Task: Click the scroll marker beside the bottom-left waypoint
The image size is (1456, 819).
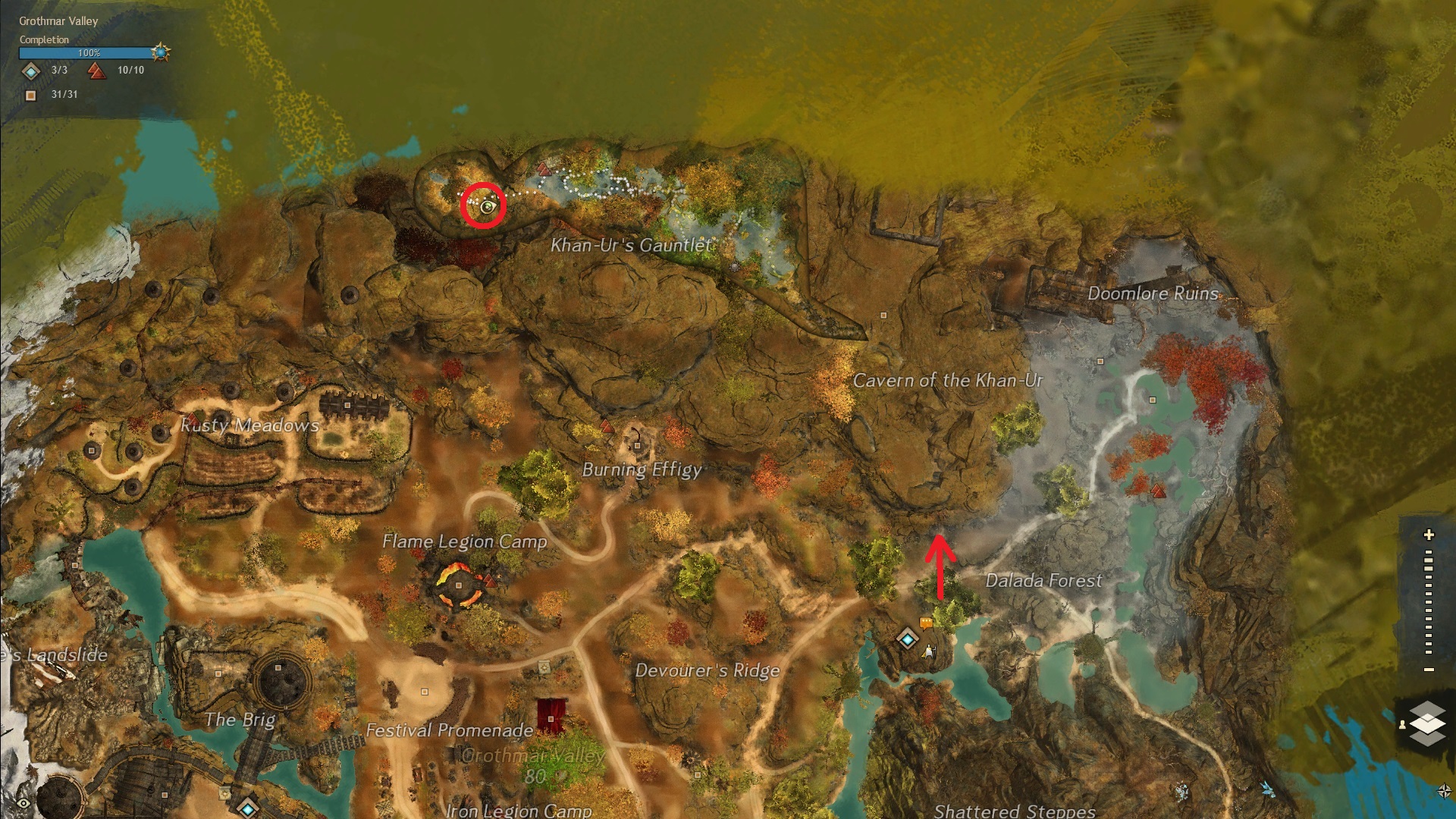Action: 224,794
